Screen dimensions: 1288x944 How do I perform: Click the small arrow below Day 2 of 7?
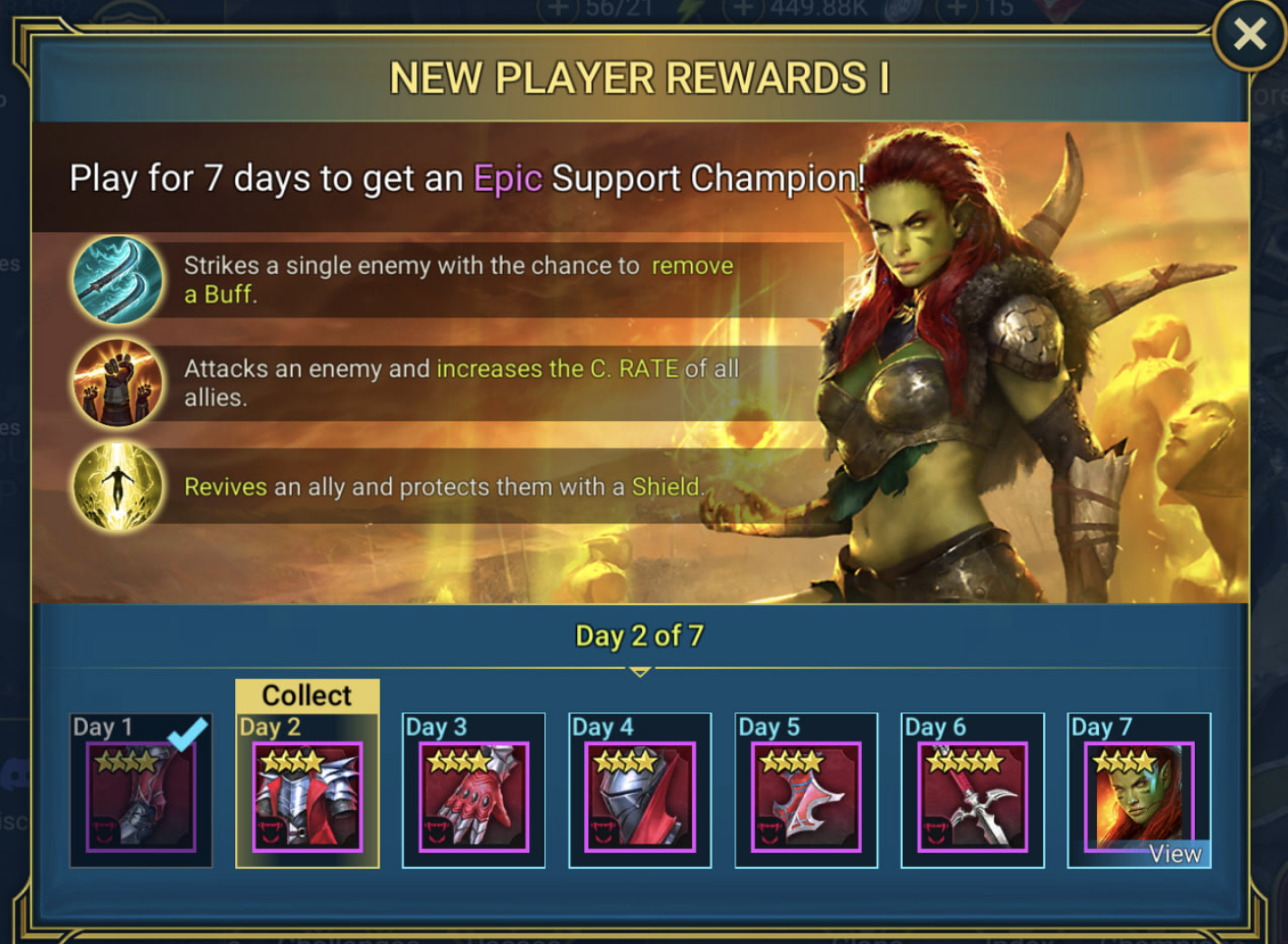click(639, 671)
